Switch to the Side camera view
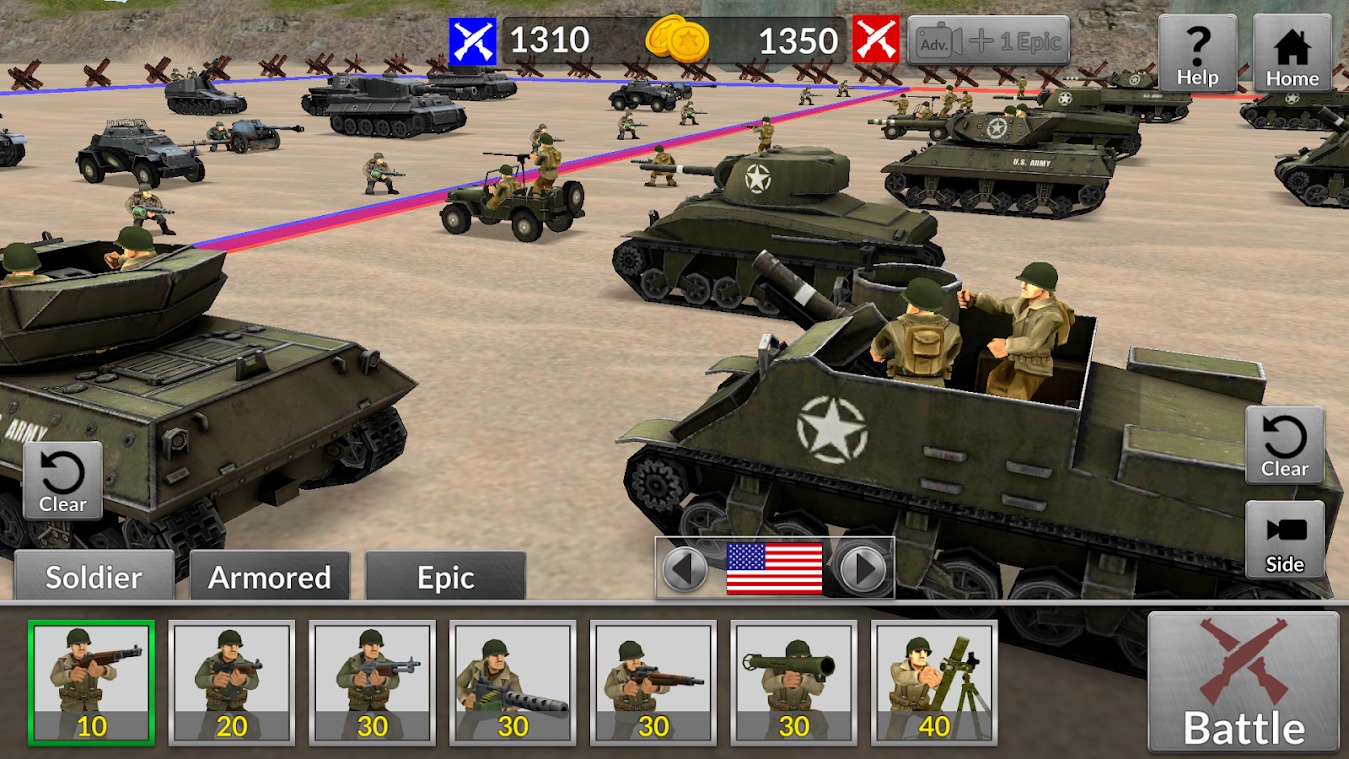 point(1284,540)
